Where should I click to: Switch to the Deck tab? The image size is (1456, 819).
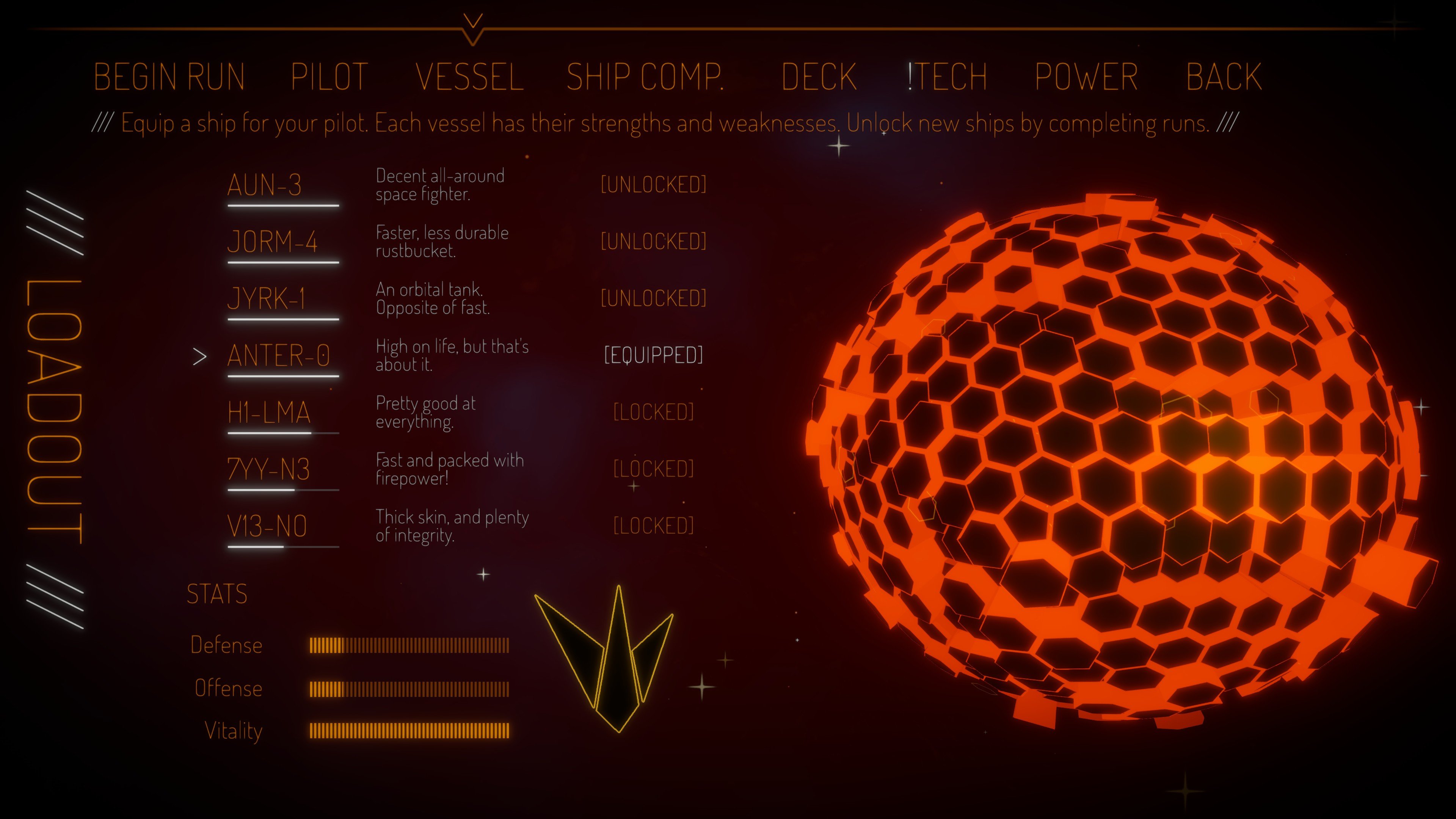pos(819,77)
